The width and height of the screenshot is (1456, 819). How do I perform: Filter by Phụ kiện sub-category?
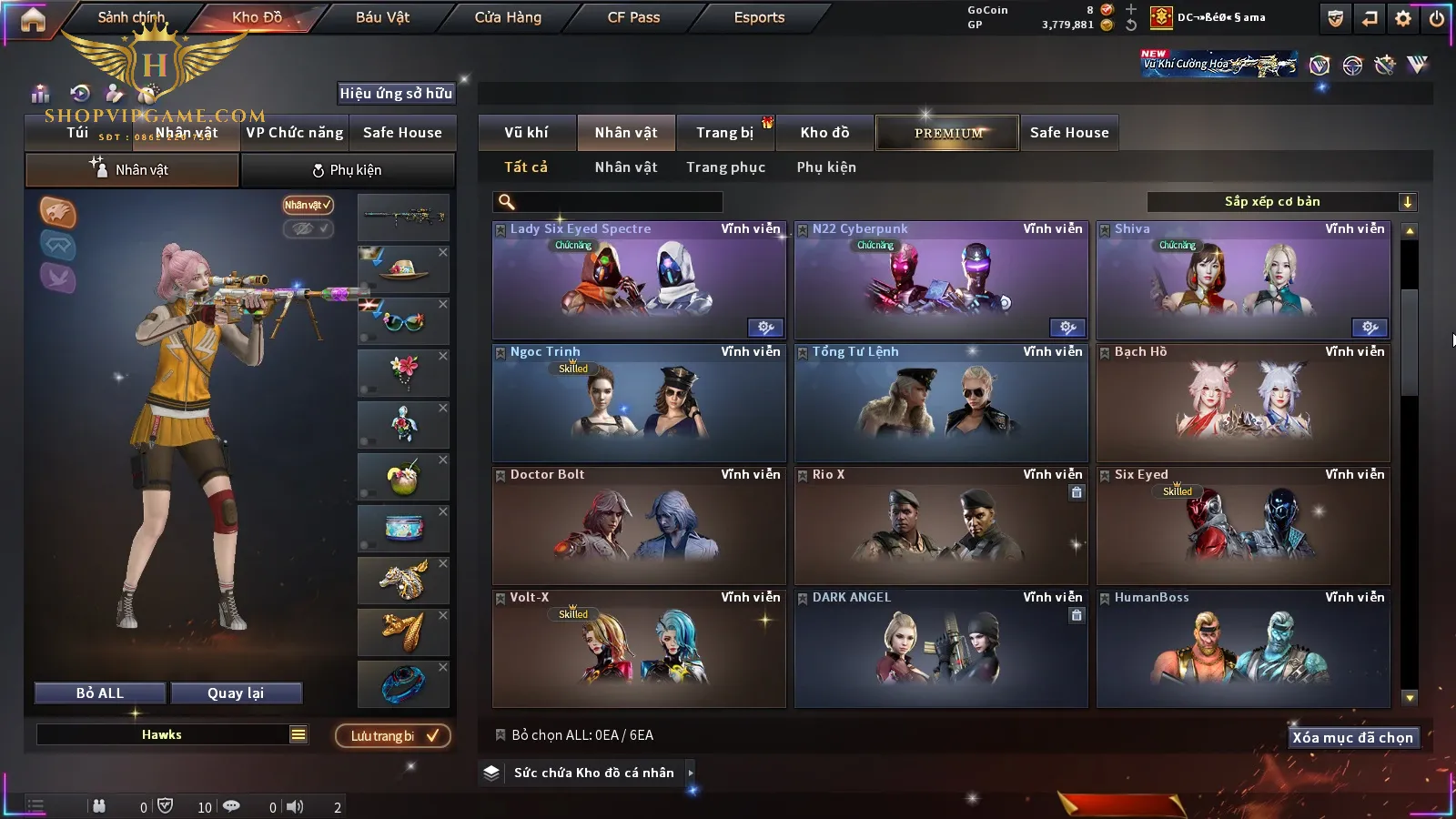(x=826, y=167)
